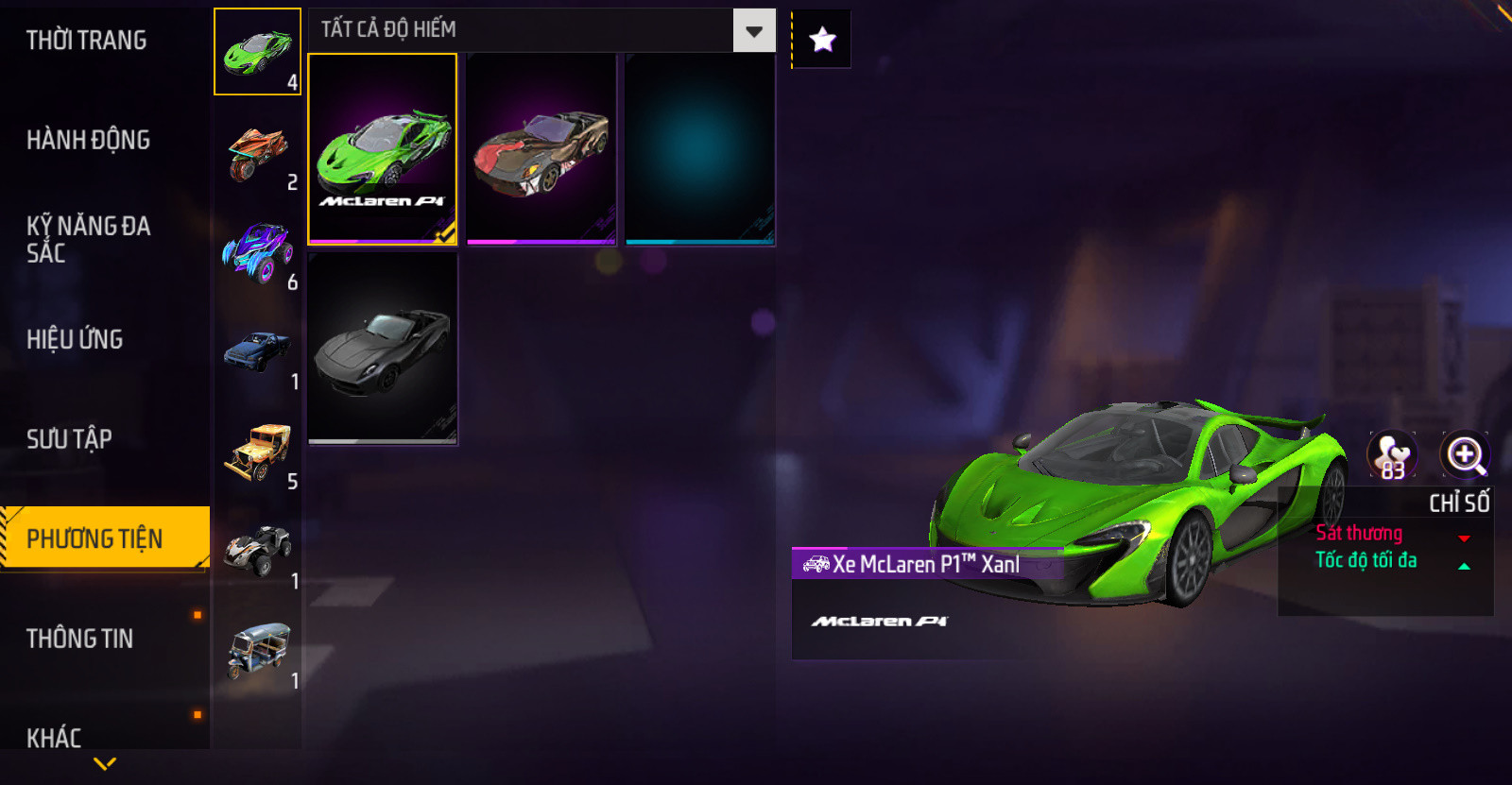
Task: Open the Thời Trang category
Action: [x=87, y=41]
